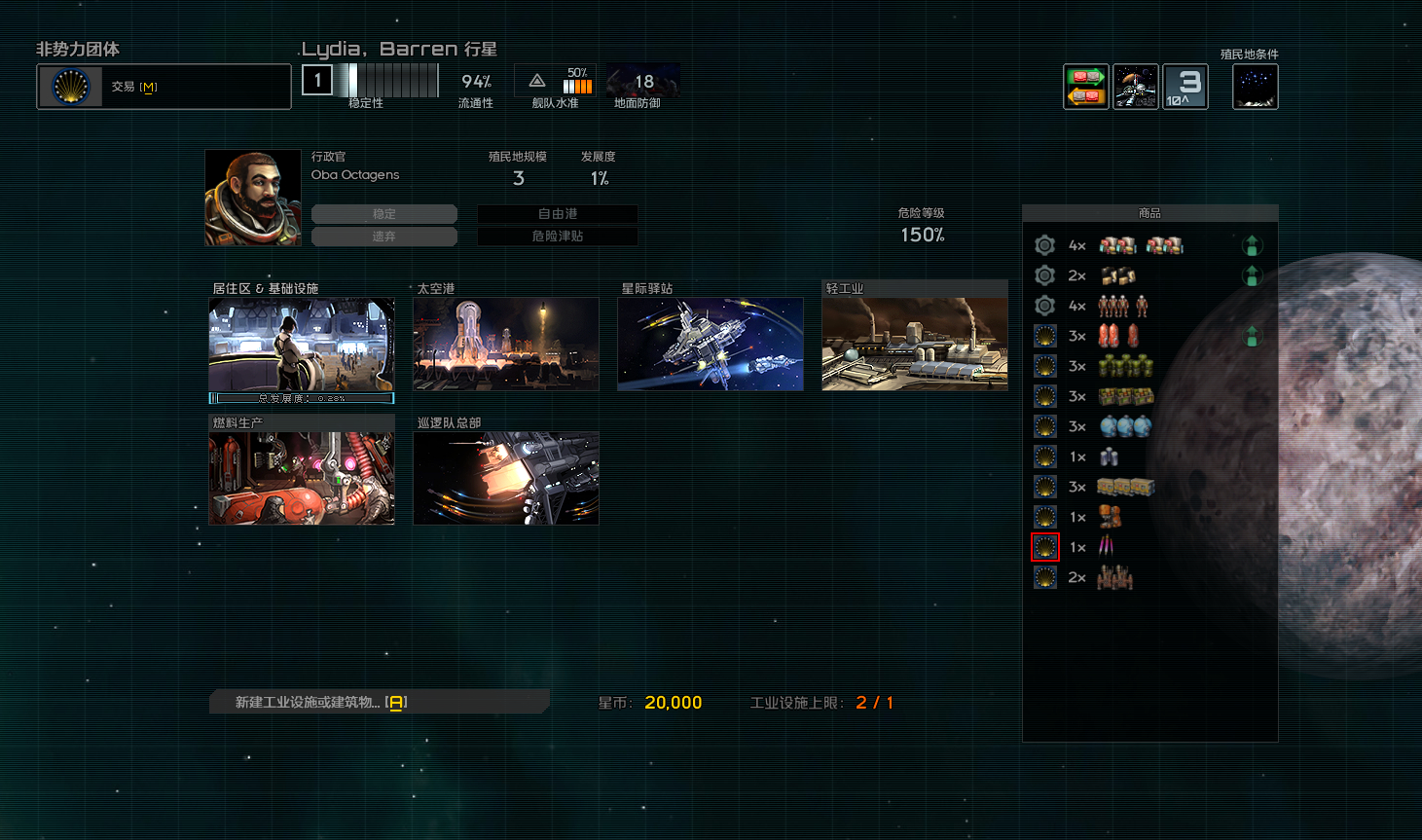Click 新建工业设施或建筑物 to add a building
The height and width of the screenshot is (840, 1422).
pos(321,702)
